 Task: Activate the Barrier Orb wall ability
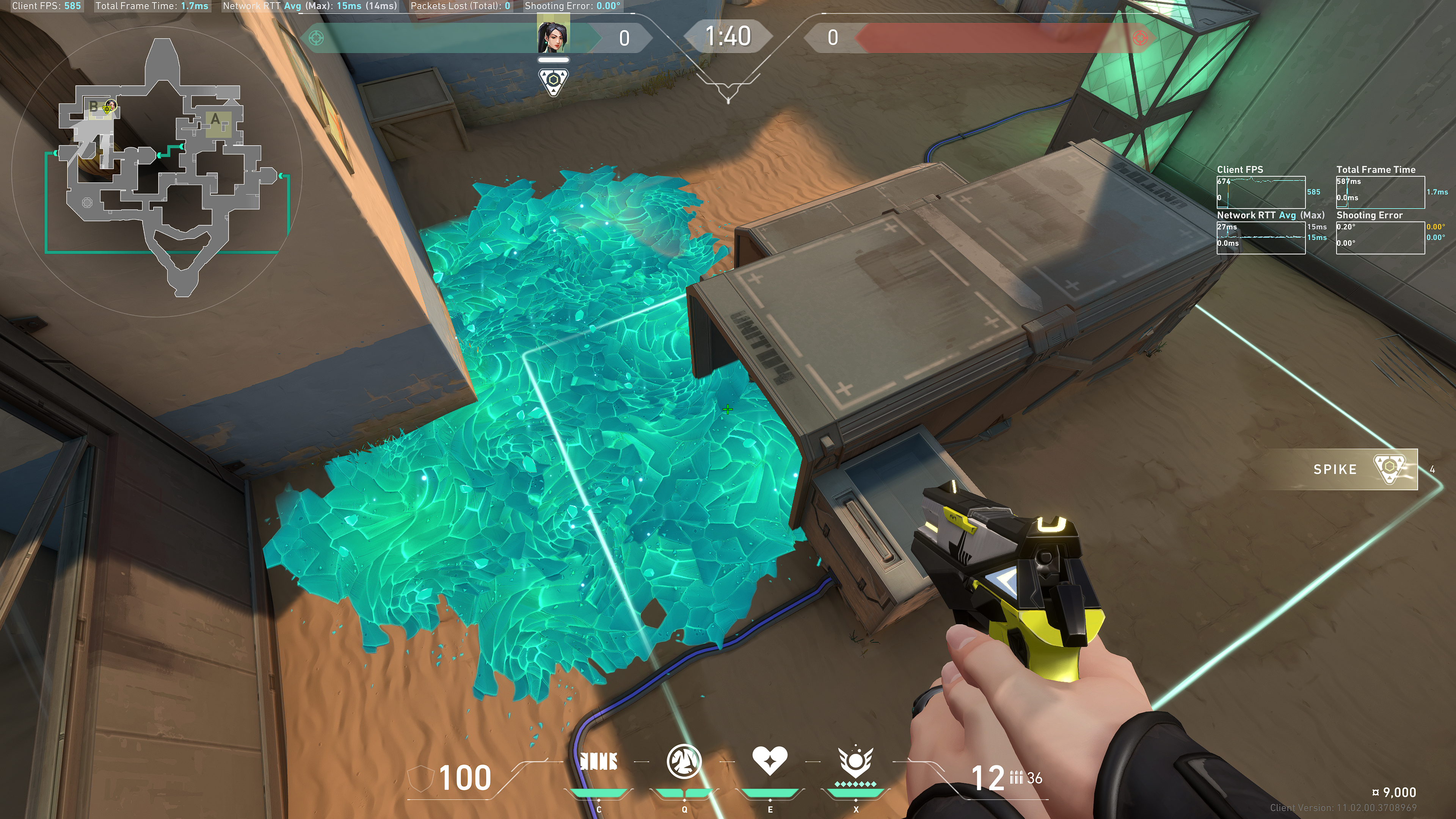pos(599,761)
